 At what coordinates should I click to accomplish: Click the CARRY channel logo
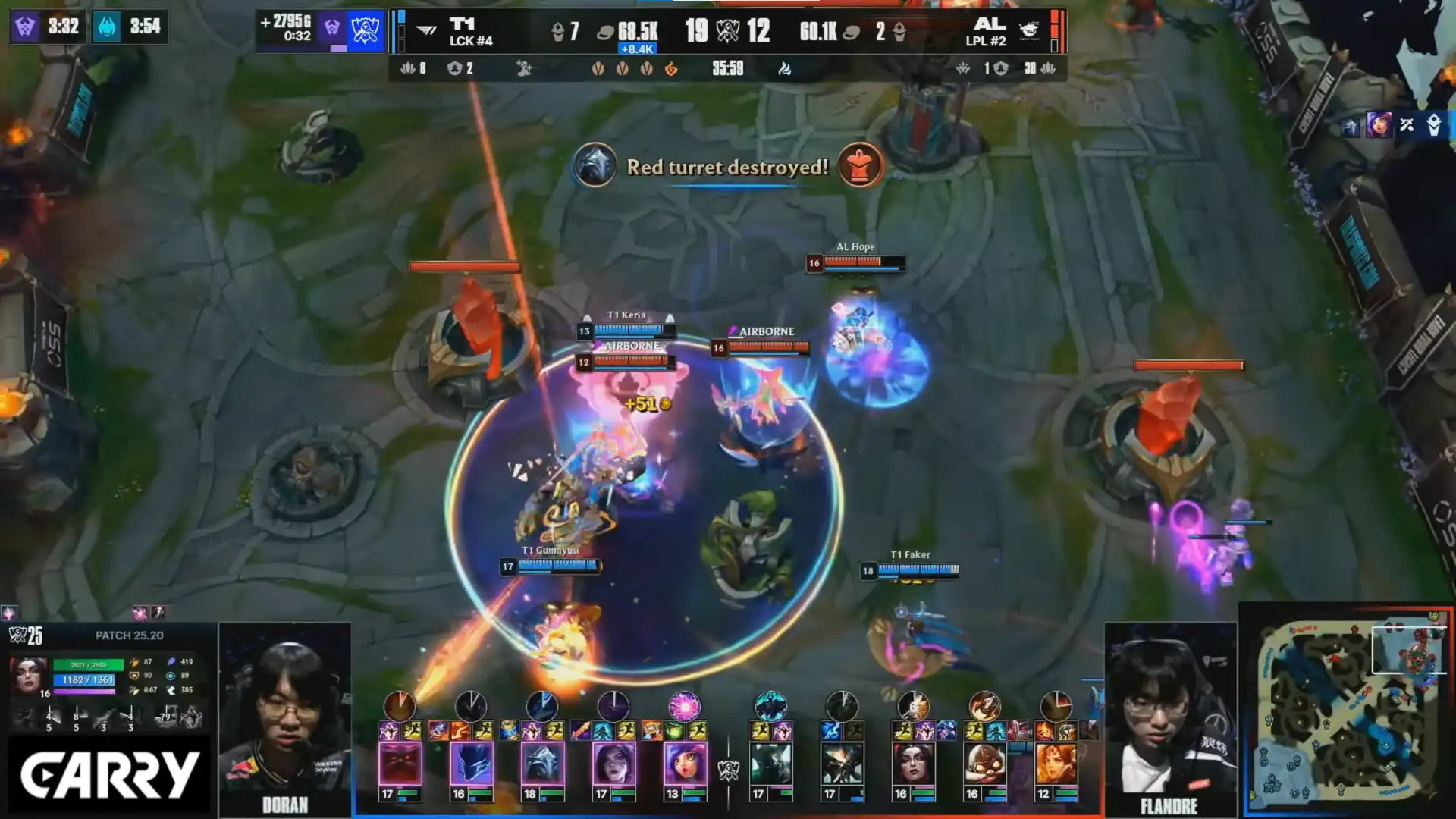(110, 775)
